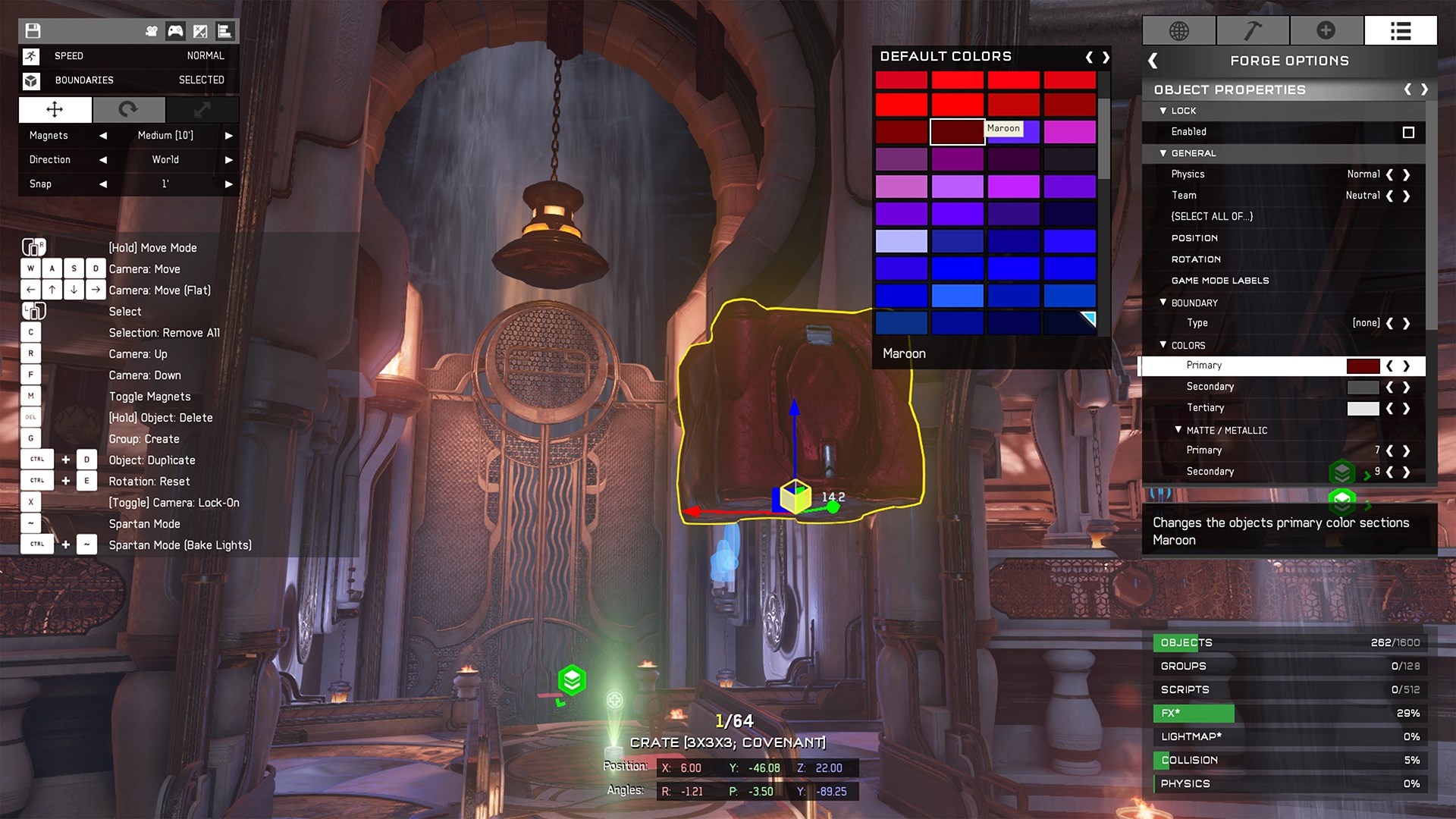
Task: Open GAME MODE LABELS settings
Action: (1220, 280)
